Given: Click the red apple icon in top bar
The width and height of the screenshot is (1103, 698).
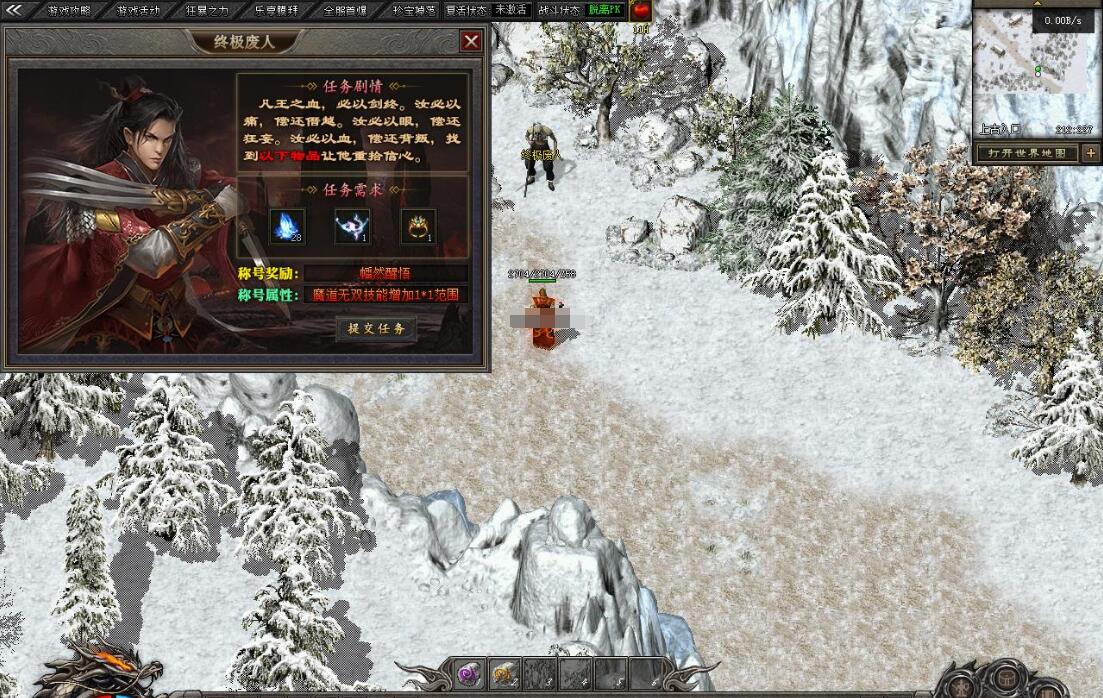Looking at the screenshot, I should pos(640,11).
